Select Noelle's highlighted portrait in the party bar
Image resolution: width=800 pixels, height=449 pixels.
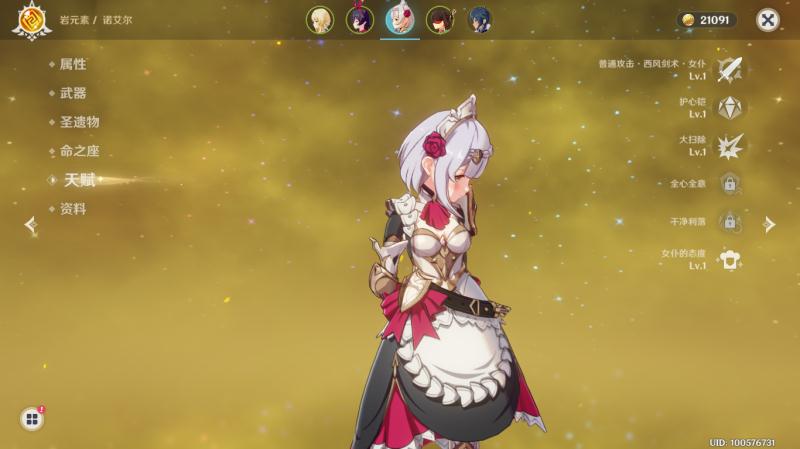[x=400, y=20]
